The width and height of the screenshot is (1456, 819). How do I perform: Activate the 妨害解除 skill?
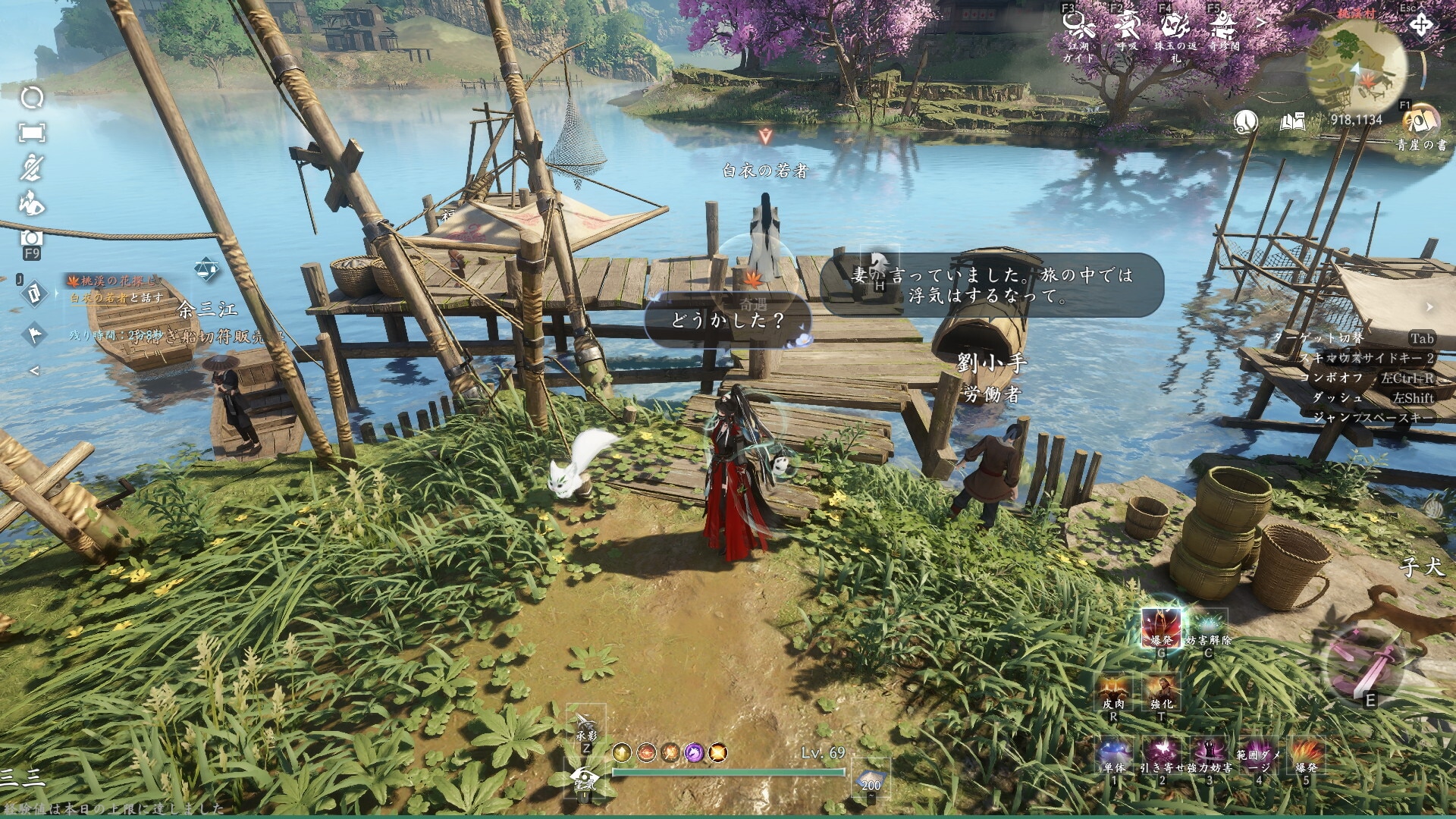click(x=1208, y=628)
